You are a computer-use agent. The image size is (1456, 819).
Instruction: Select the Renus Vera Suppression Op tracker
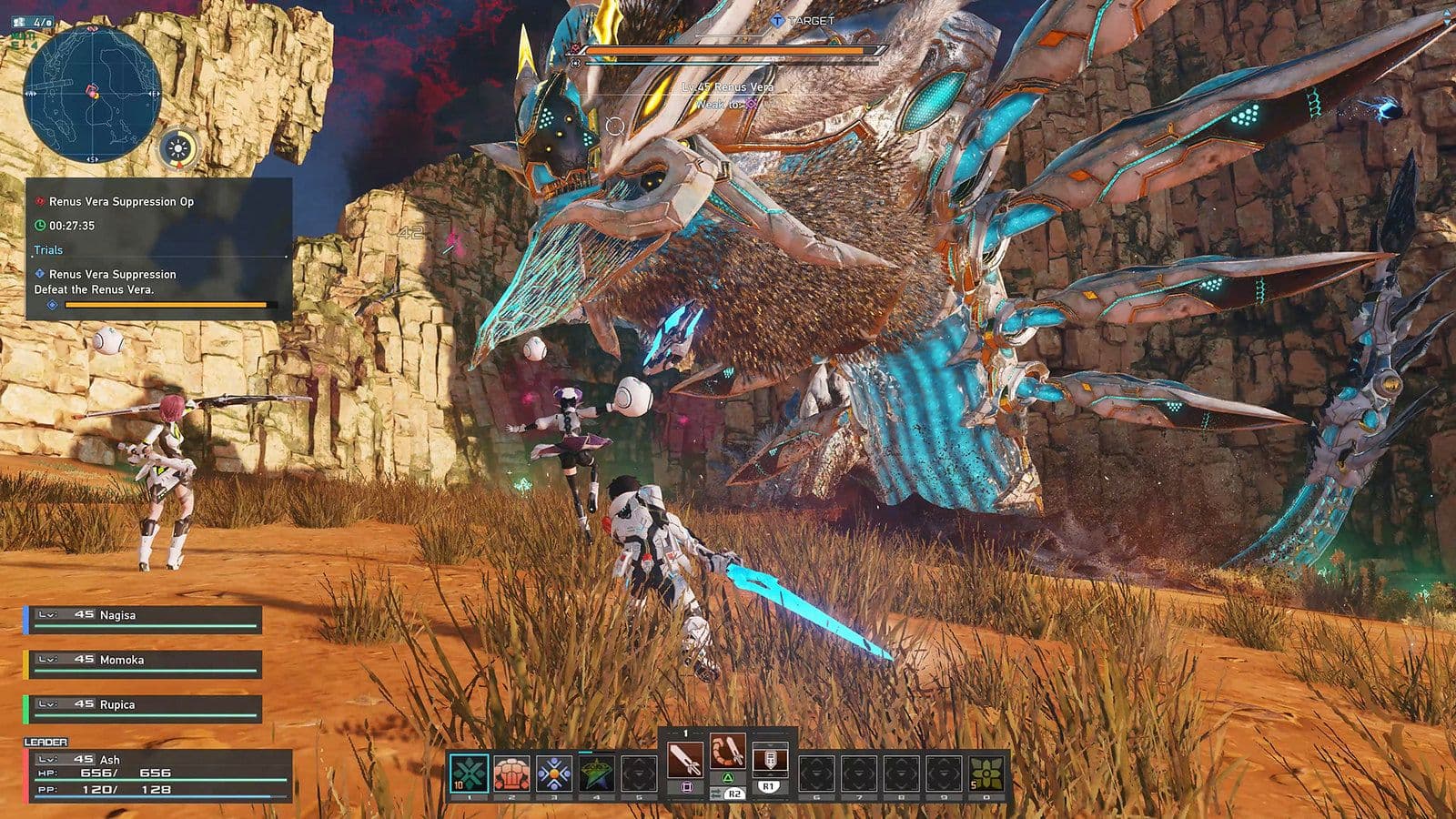121,201
